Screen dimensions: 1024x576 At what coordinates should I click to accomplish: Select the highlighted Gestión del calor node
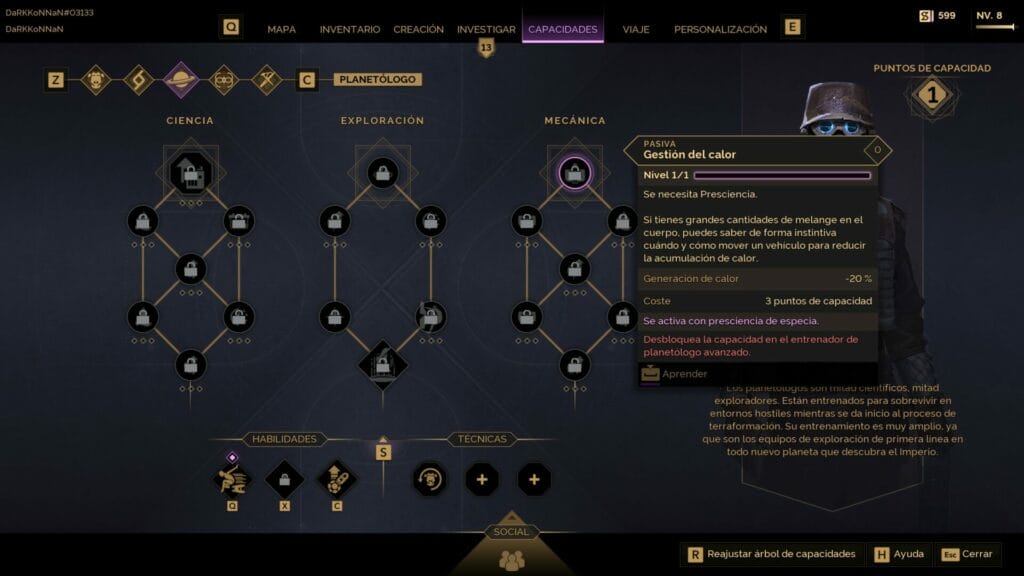(574, 174)
